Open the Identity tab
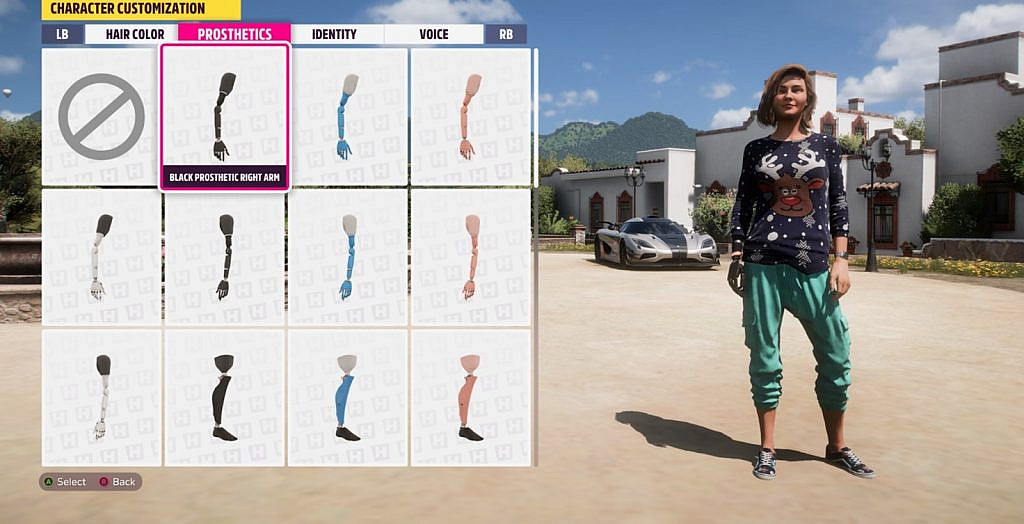Viewport: 1024px width, 524px height. click(x=334, y=34)
